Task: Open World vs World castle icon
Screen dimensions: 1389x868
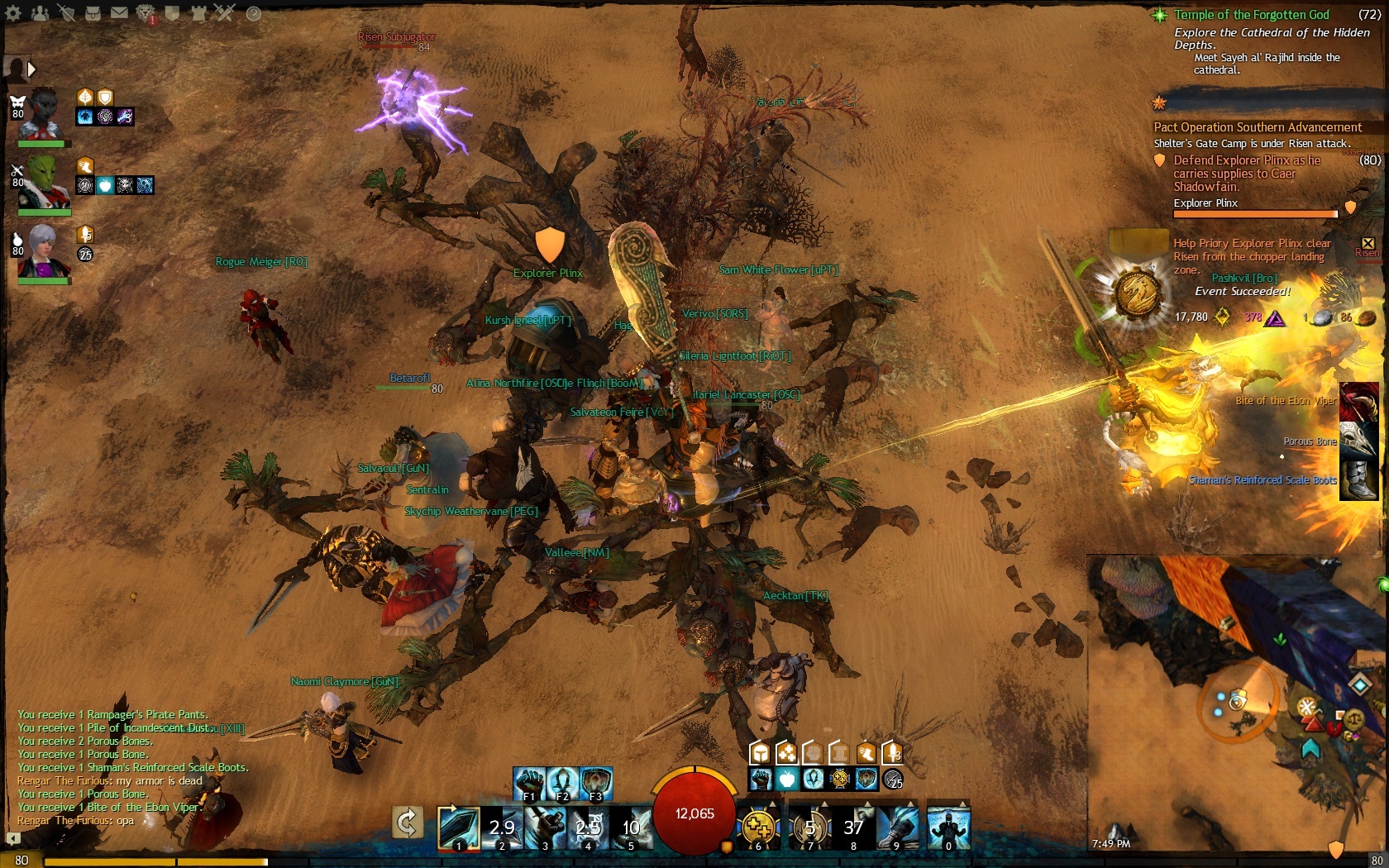Action: pyautogui.click(x=198, y=13)
